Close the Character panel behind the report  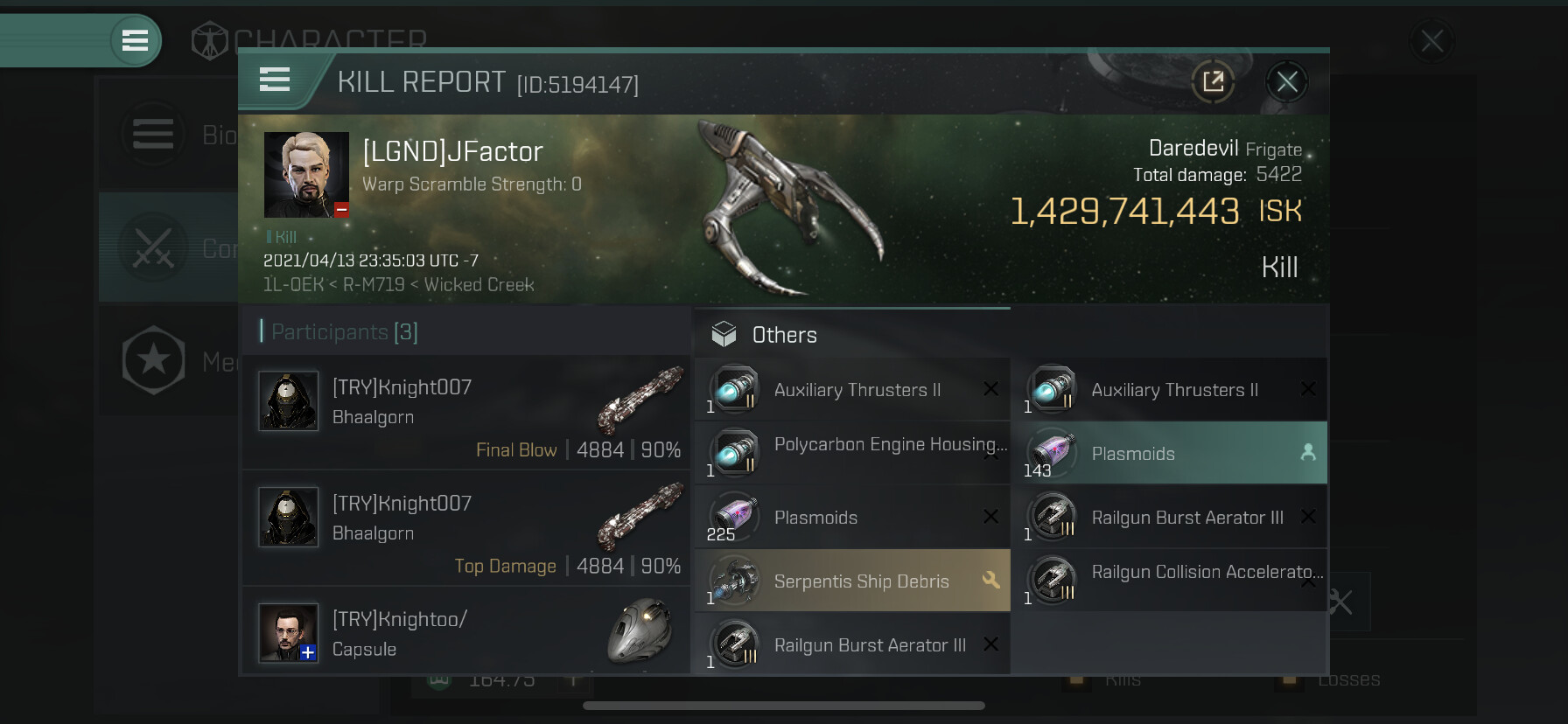(x=1431, y=41)
